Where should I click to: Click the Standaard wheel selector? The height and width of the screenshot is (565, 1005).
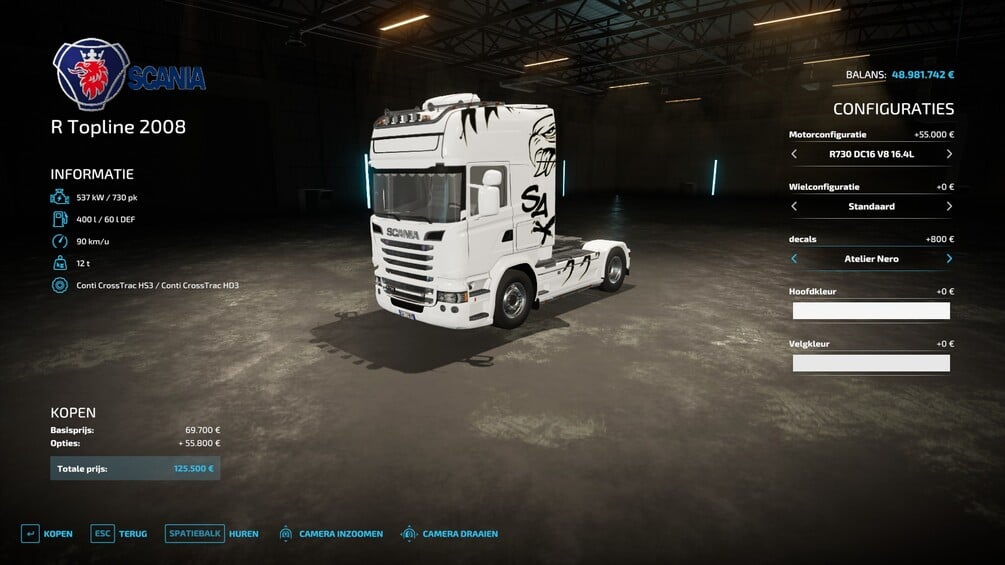coord(871,207)
